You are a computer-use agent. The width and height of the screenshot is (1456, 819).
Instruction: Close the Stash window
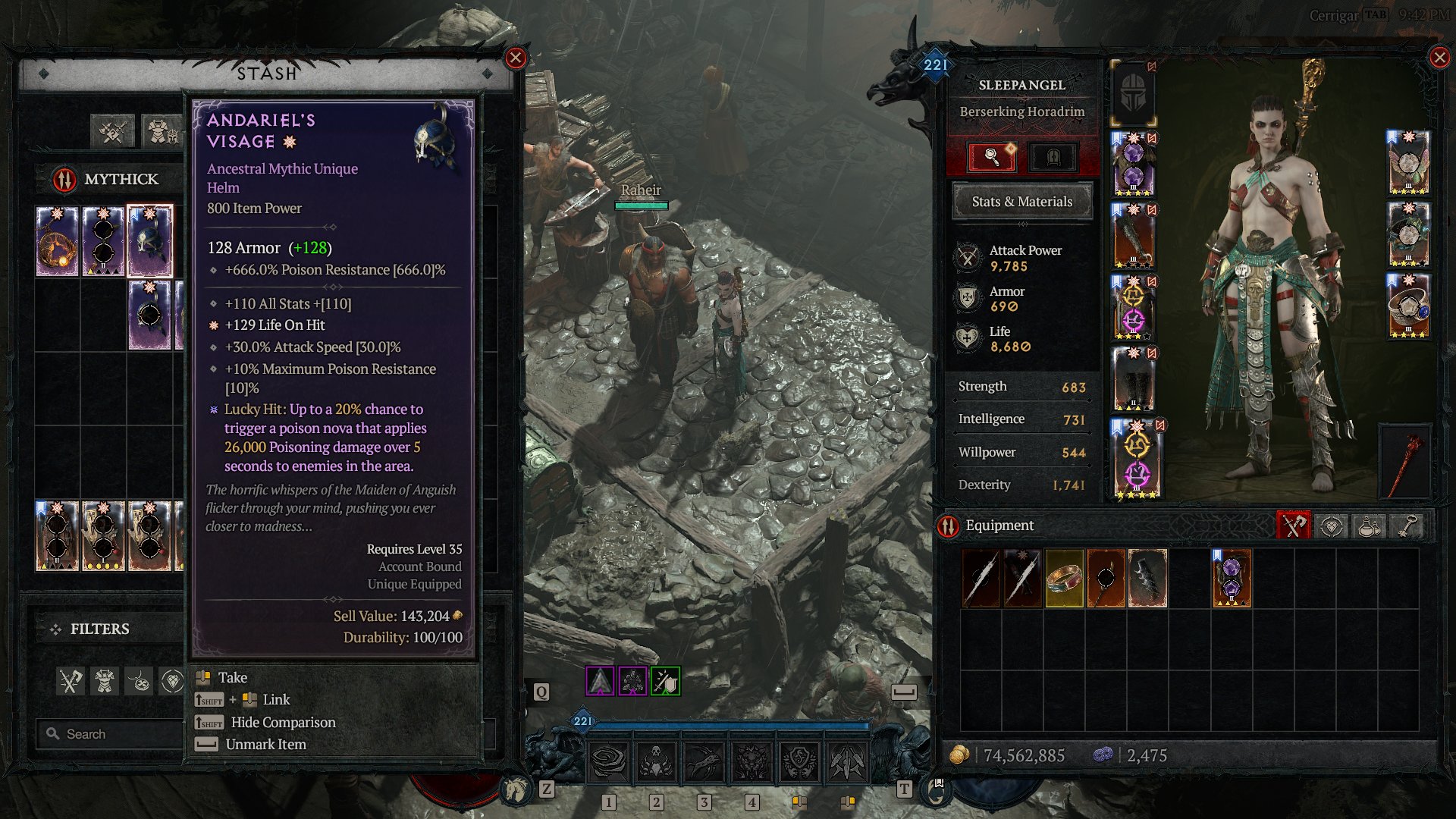(x=516, y=58)
